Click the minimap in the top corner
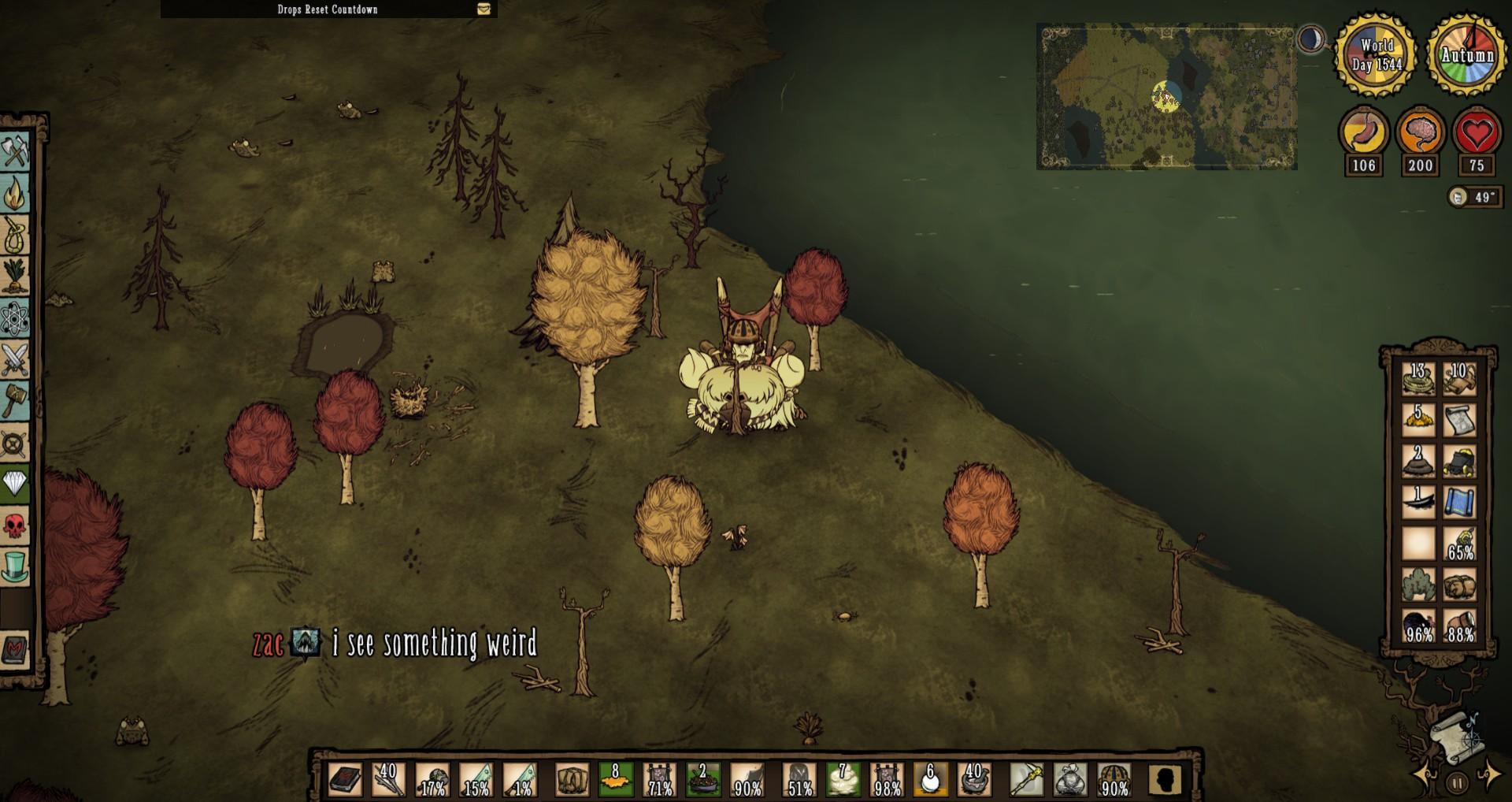This screenshot has height=802, width=1512. 1165,96
